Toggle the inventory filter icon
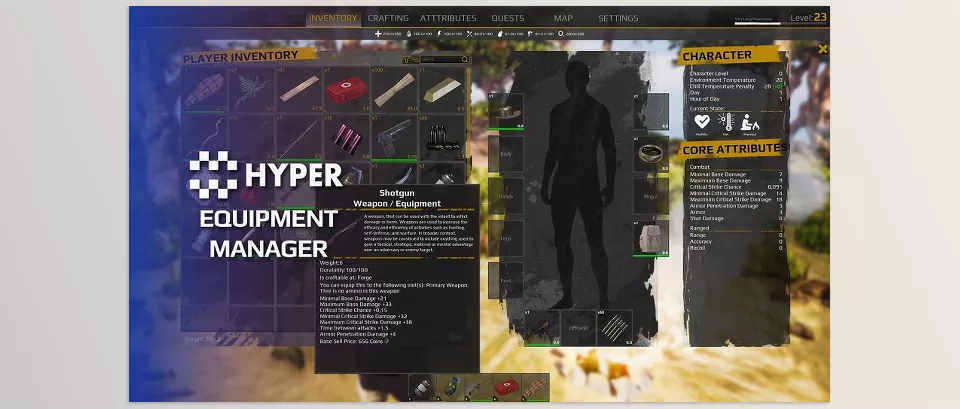The image size is (960, 409). (407, 59)
